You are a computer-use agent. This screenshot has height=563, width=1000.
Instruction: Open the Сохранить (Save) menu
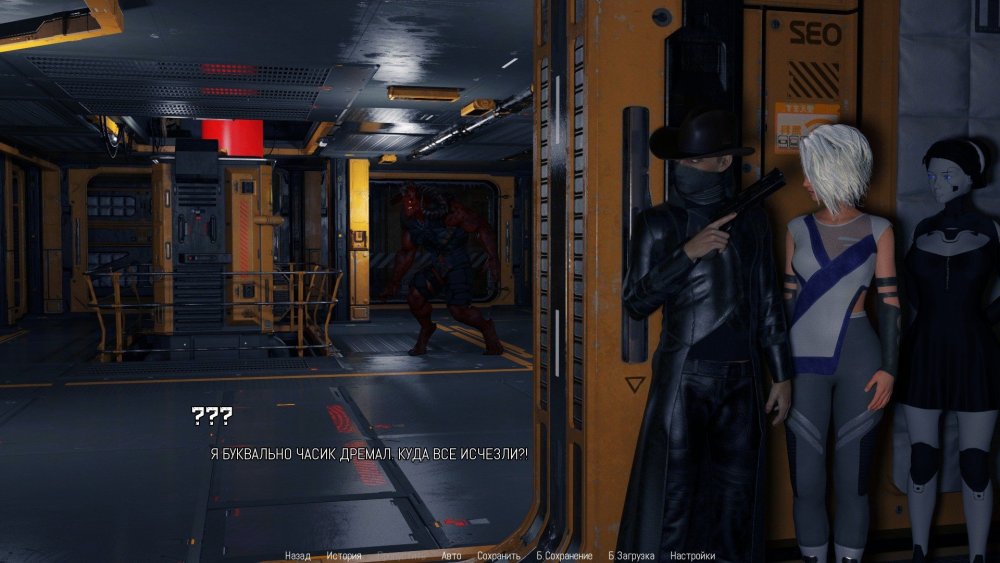498,556
